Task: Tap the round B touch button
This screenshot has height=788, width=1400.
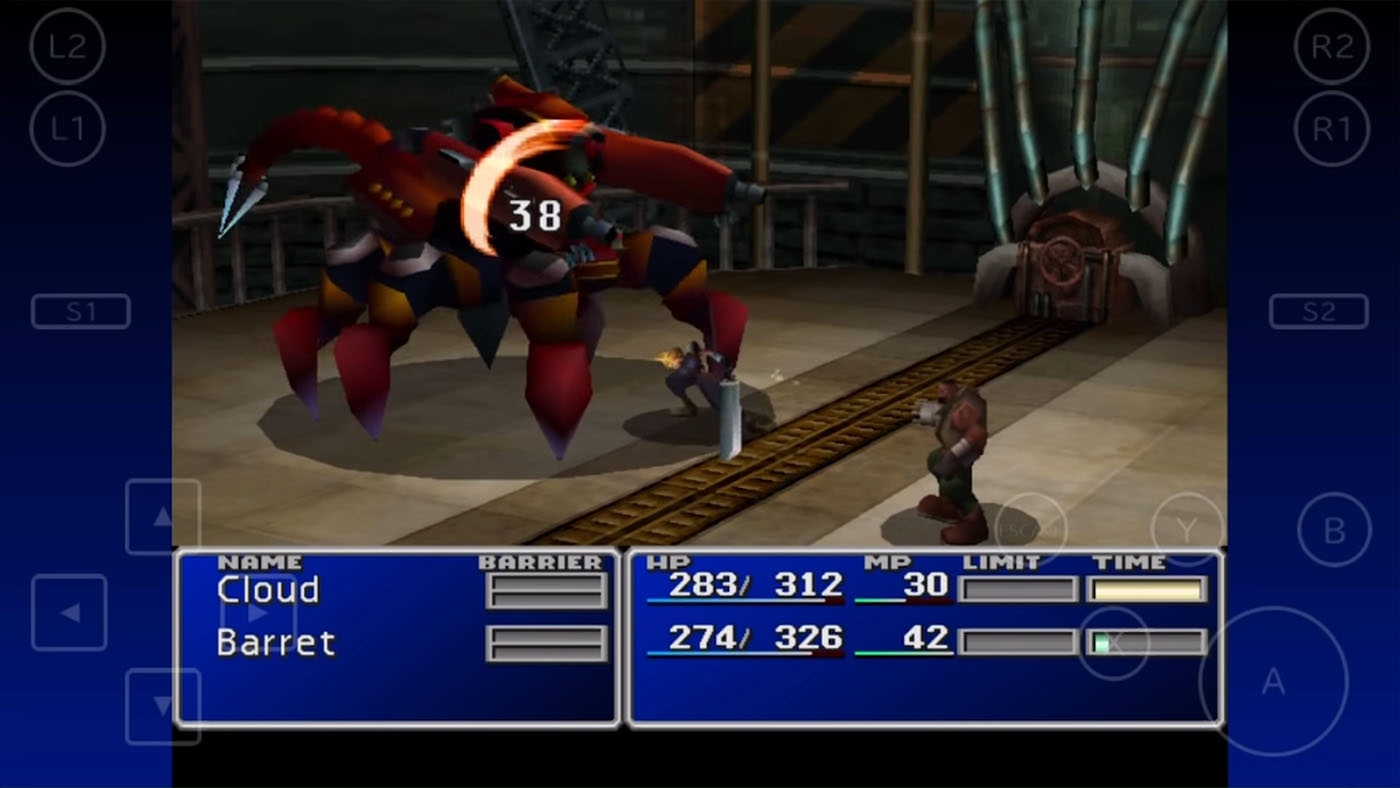Action: click(1334, 530)
